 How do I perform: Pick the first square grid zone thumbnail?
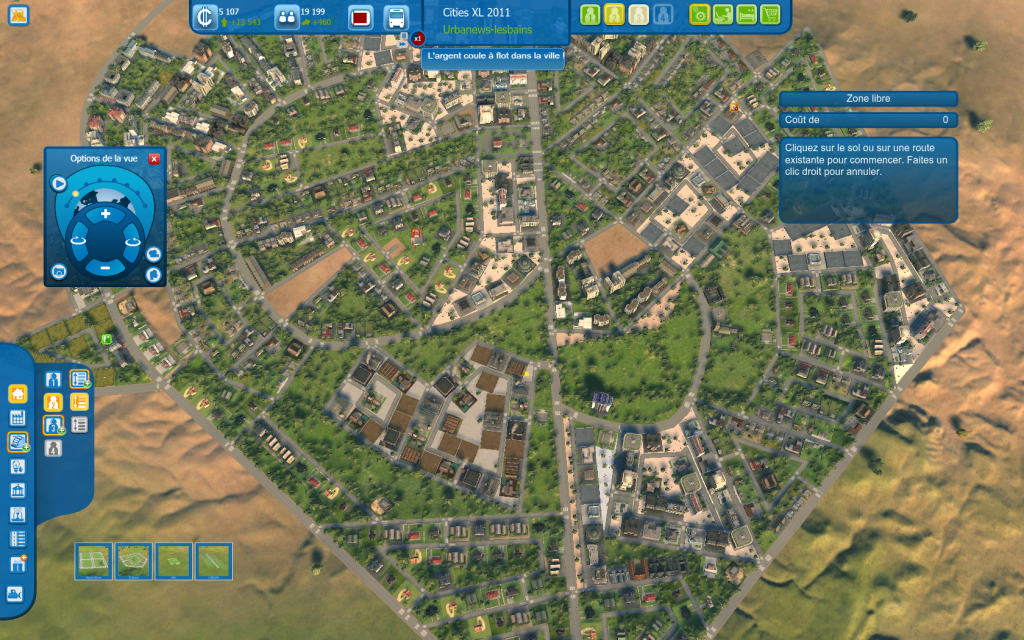coord(94,561)
